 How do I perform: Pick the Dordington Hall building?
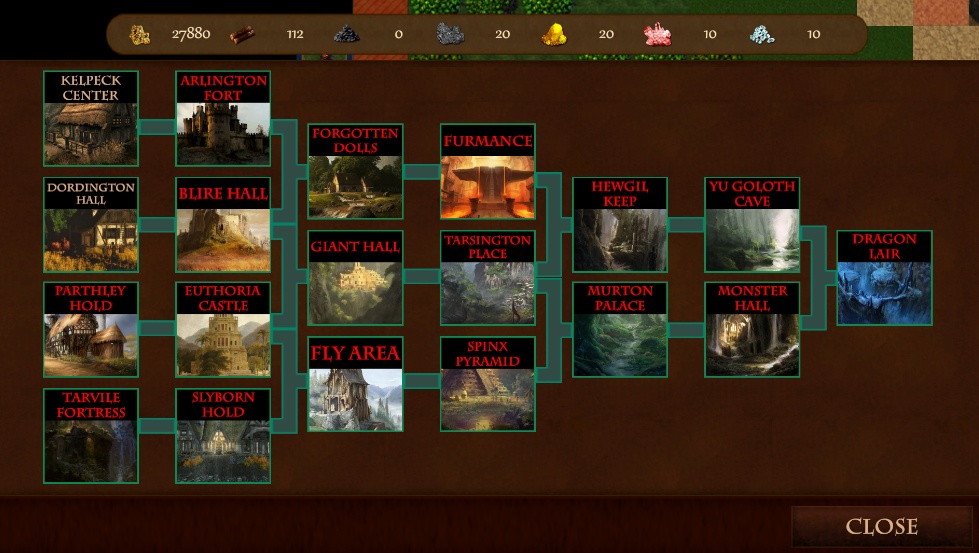(x=91, y=225)
